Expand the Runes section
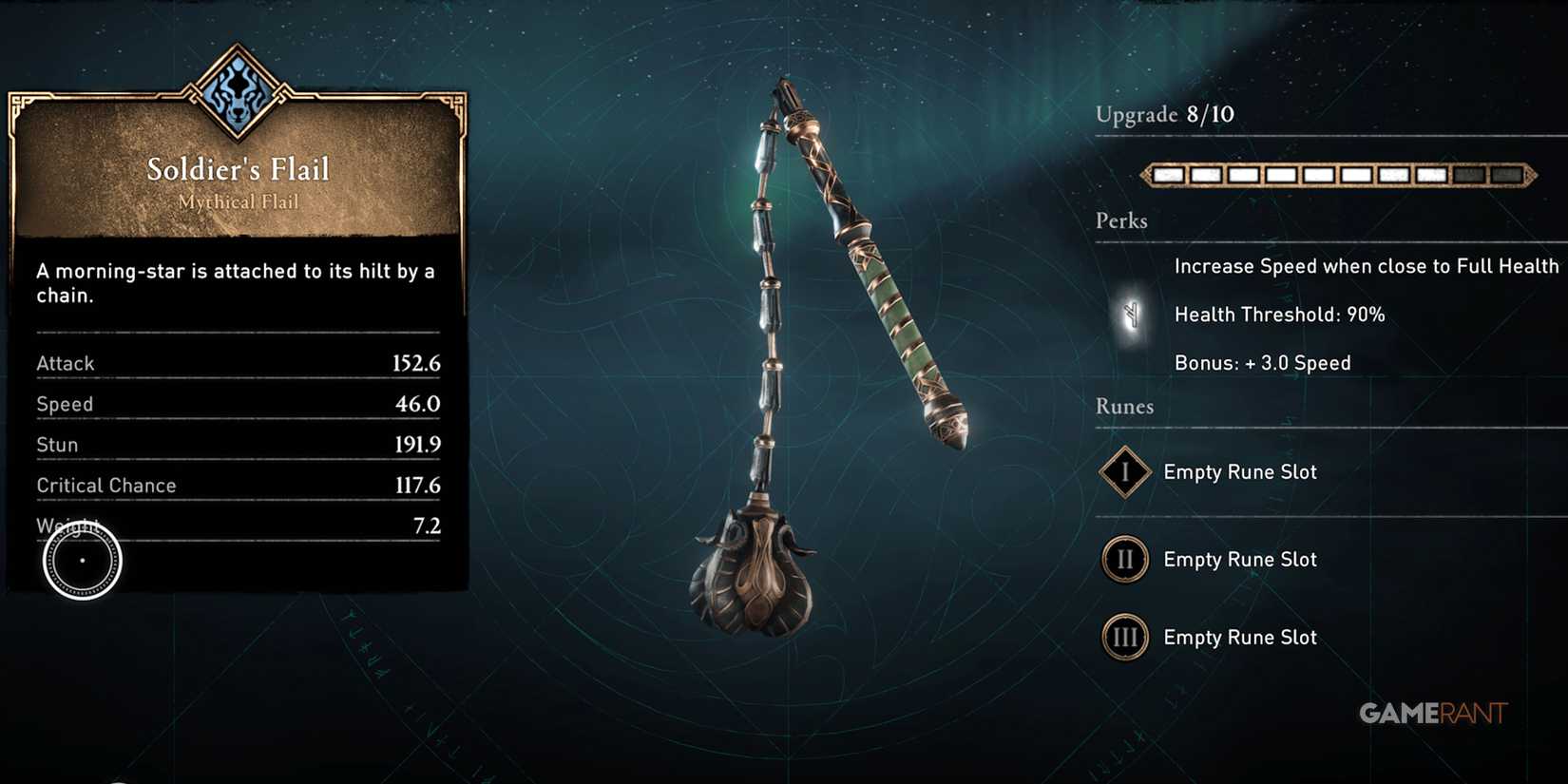Screen dimensions: 1568x784 (x=1123, y=407)
